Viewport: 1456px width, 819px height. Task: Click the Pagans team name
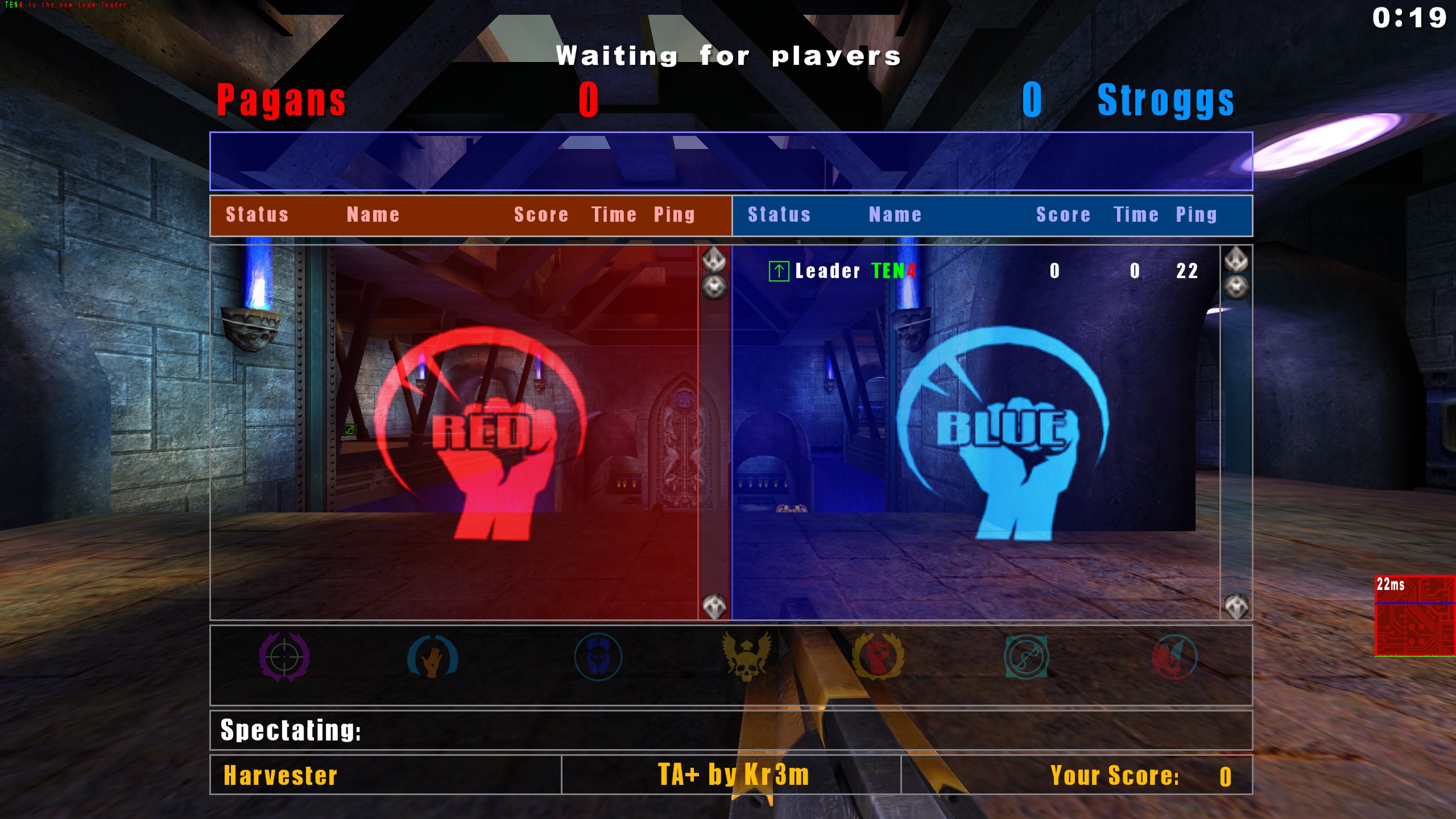[x=280, y=101]
